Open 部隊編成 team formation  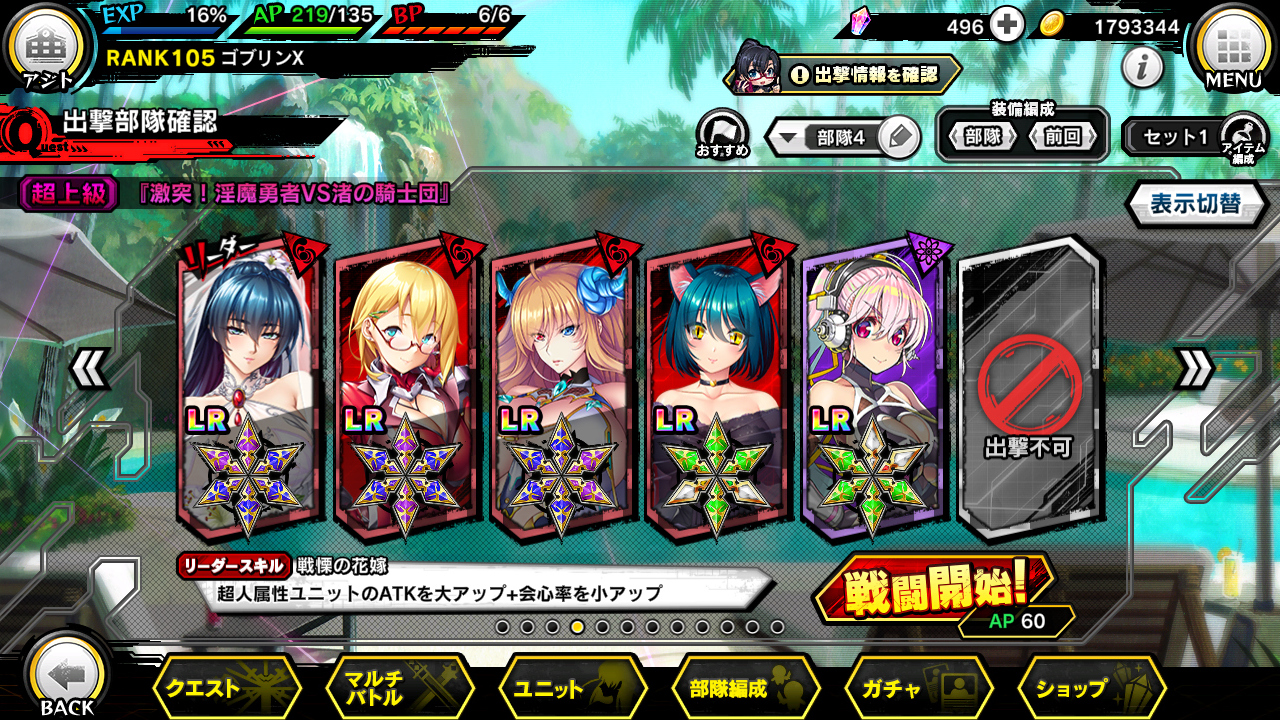[x=744, y=688]
